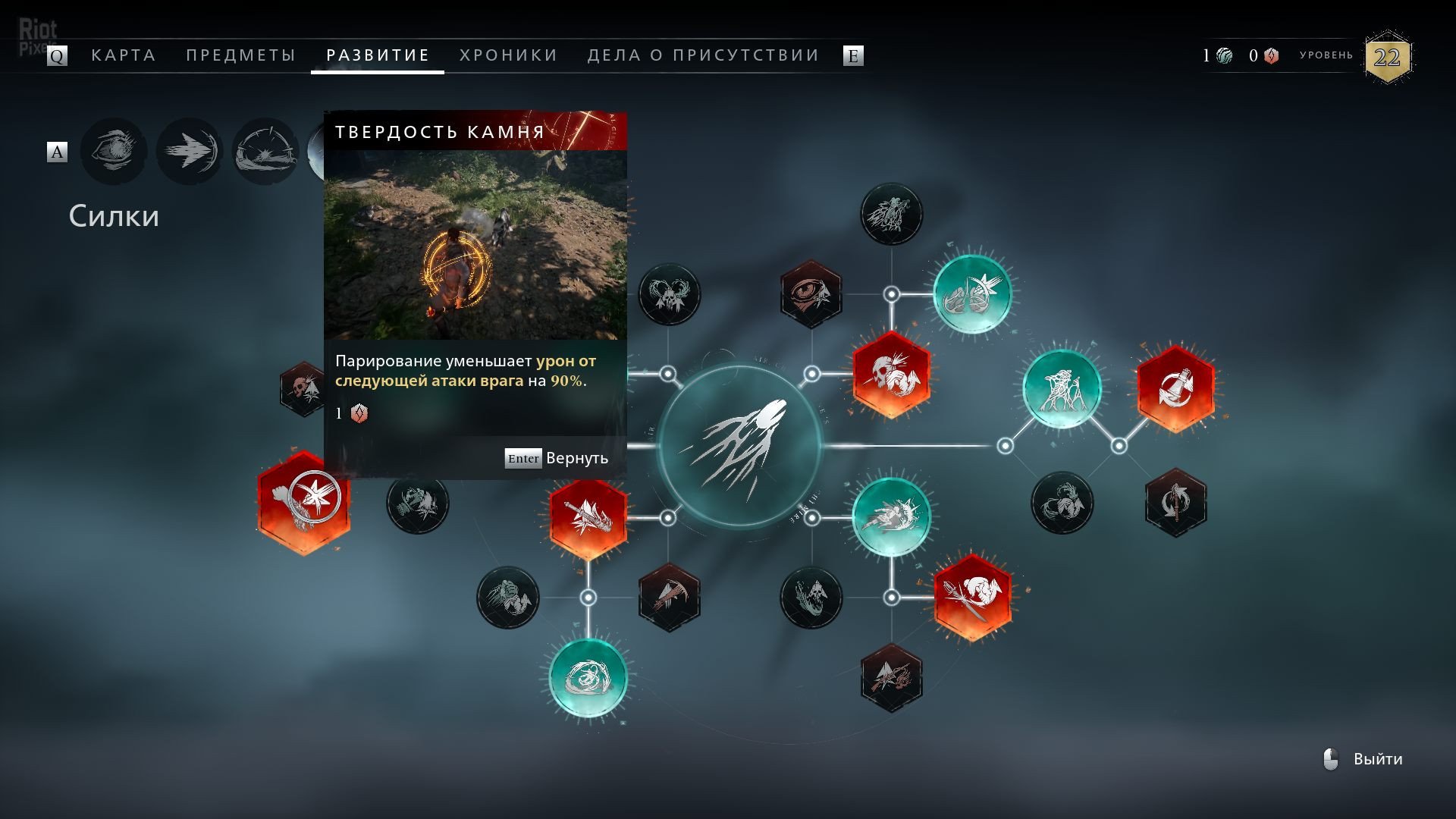Open the Дела о присутствии tab
The image size is (1456, 819).
703,55
